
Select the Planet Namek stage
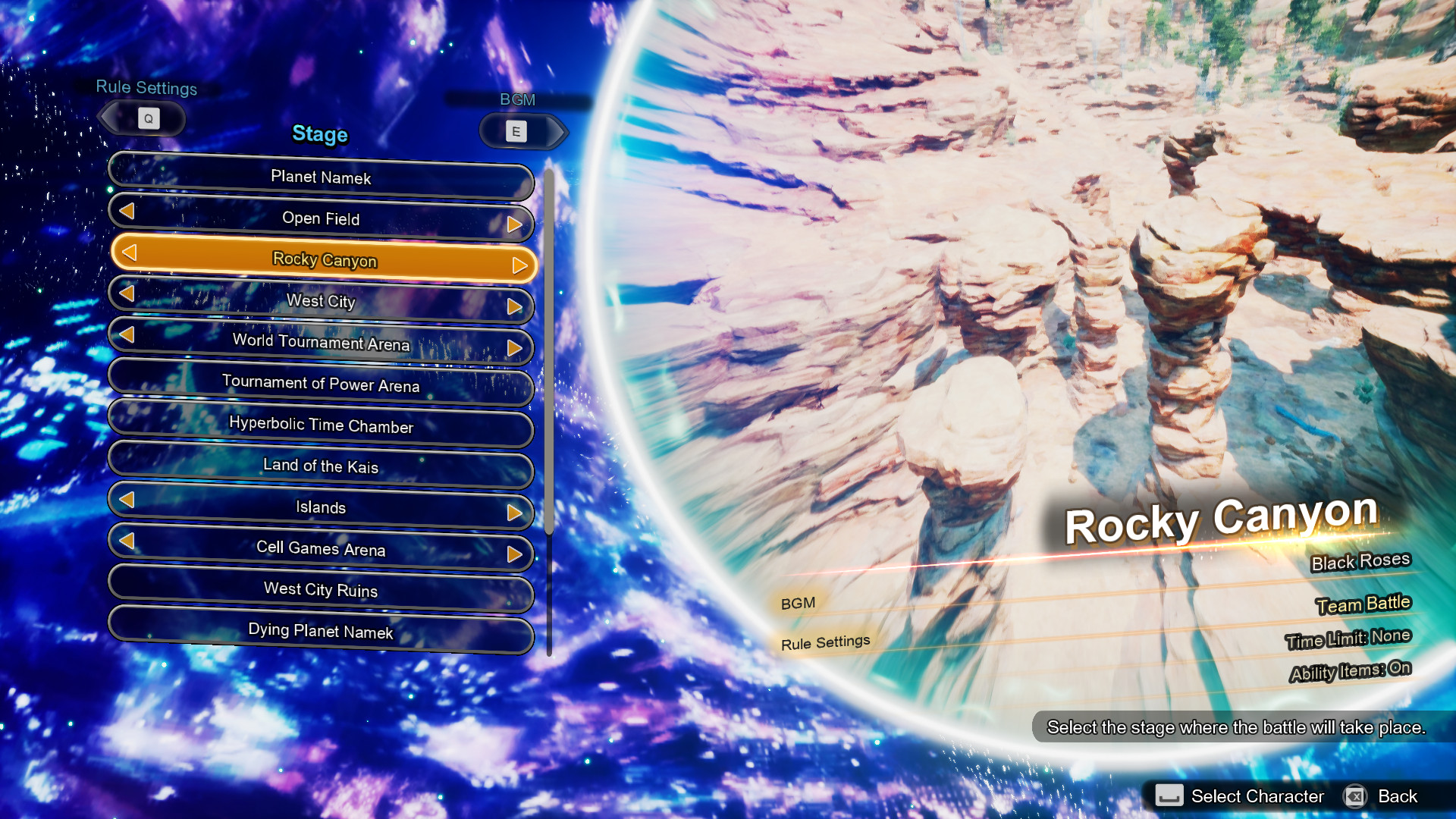pyautogui.click(x=321, y=177)
